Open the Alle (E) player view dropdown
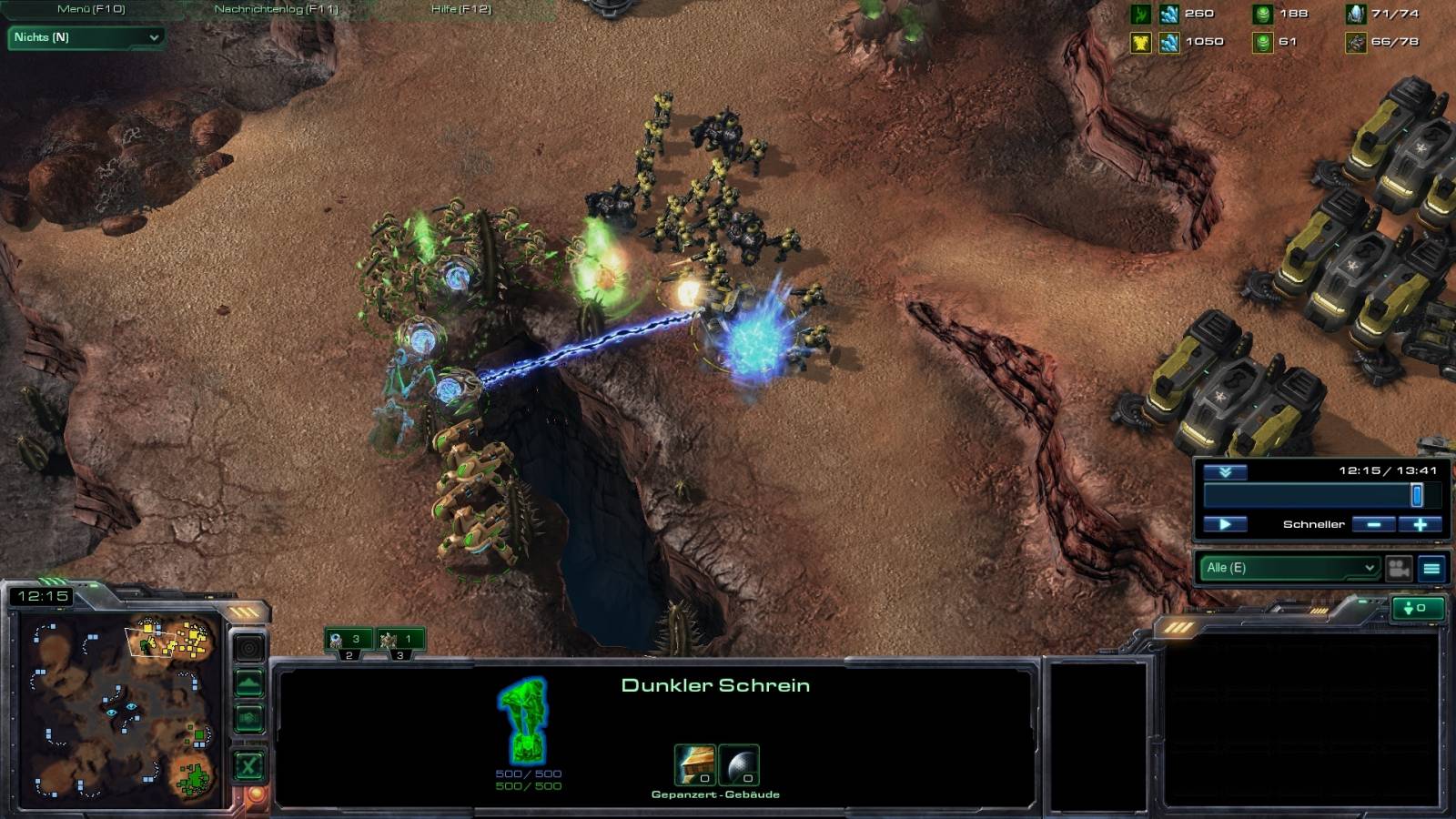 point(1289,568)
